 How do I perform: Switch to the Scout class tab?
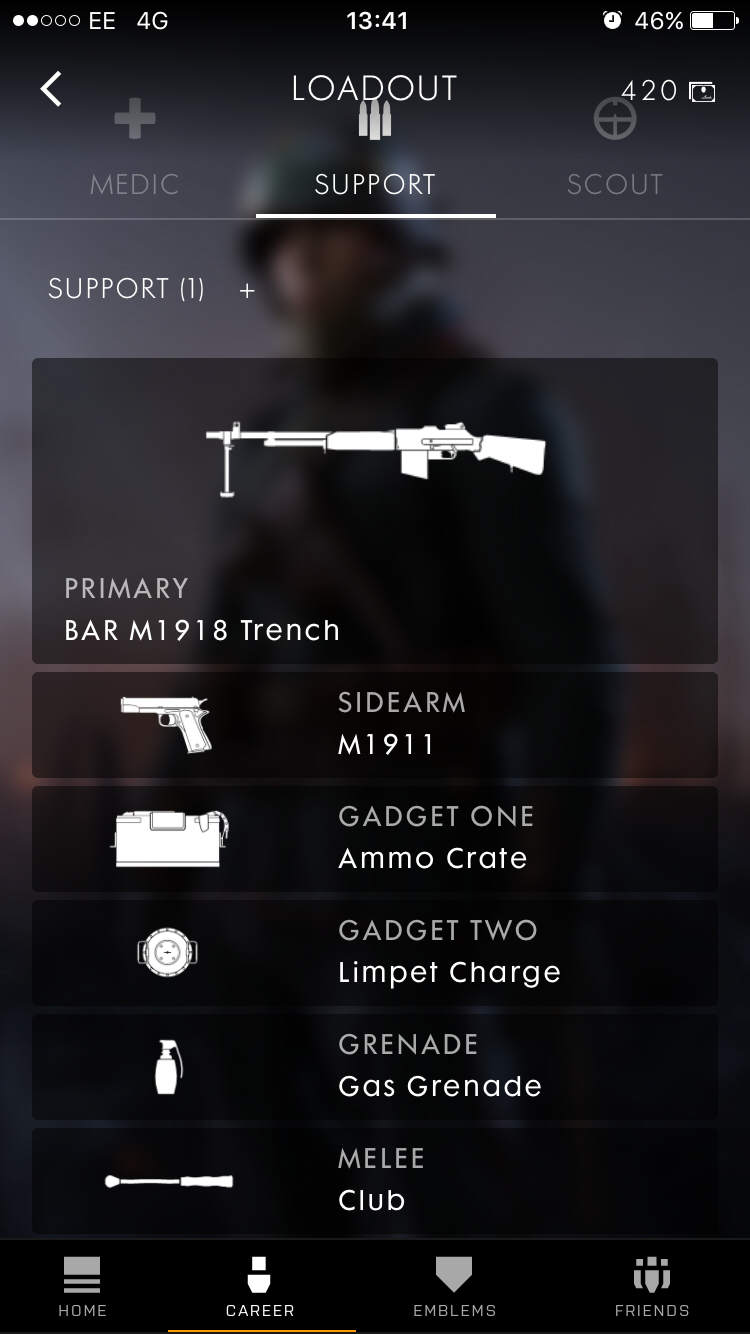coord(614,160)
